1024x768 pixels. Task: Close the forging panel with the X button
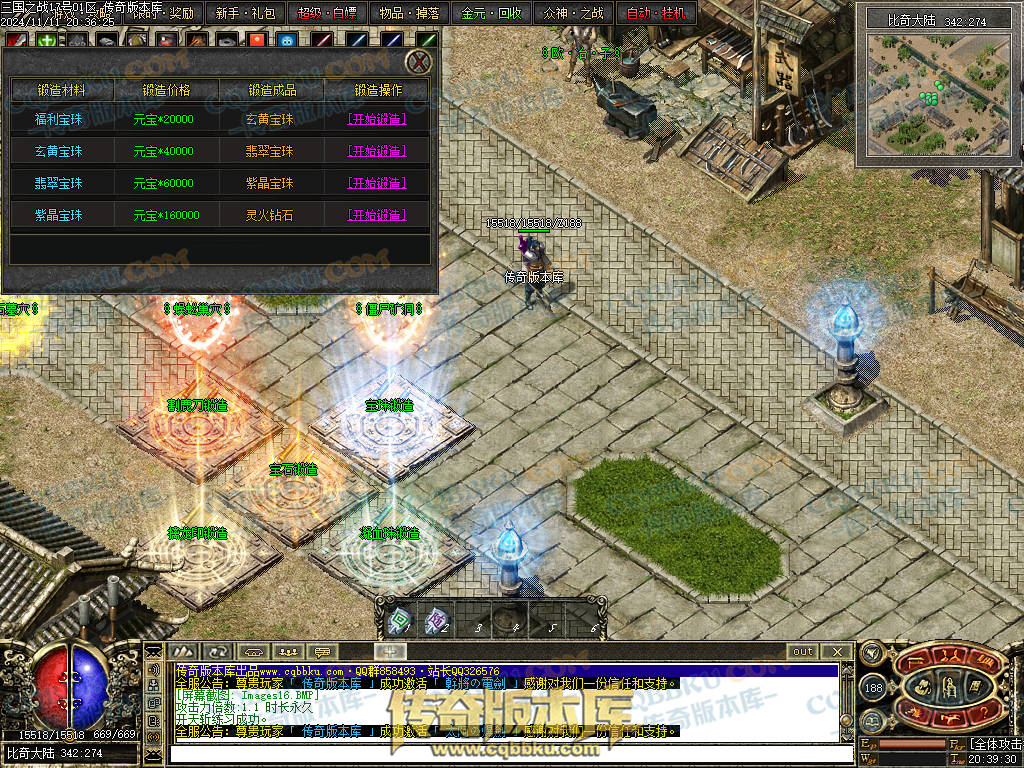[x=421, y=62]
